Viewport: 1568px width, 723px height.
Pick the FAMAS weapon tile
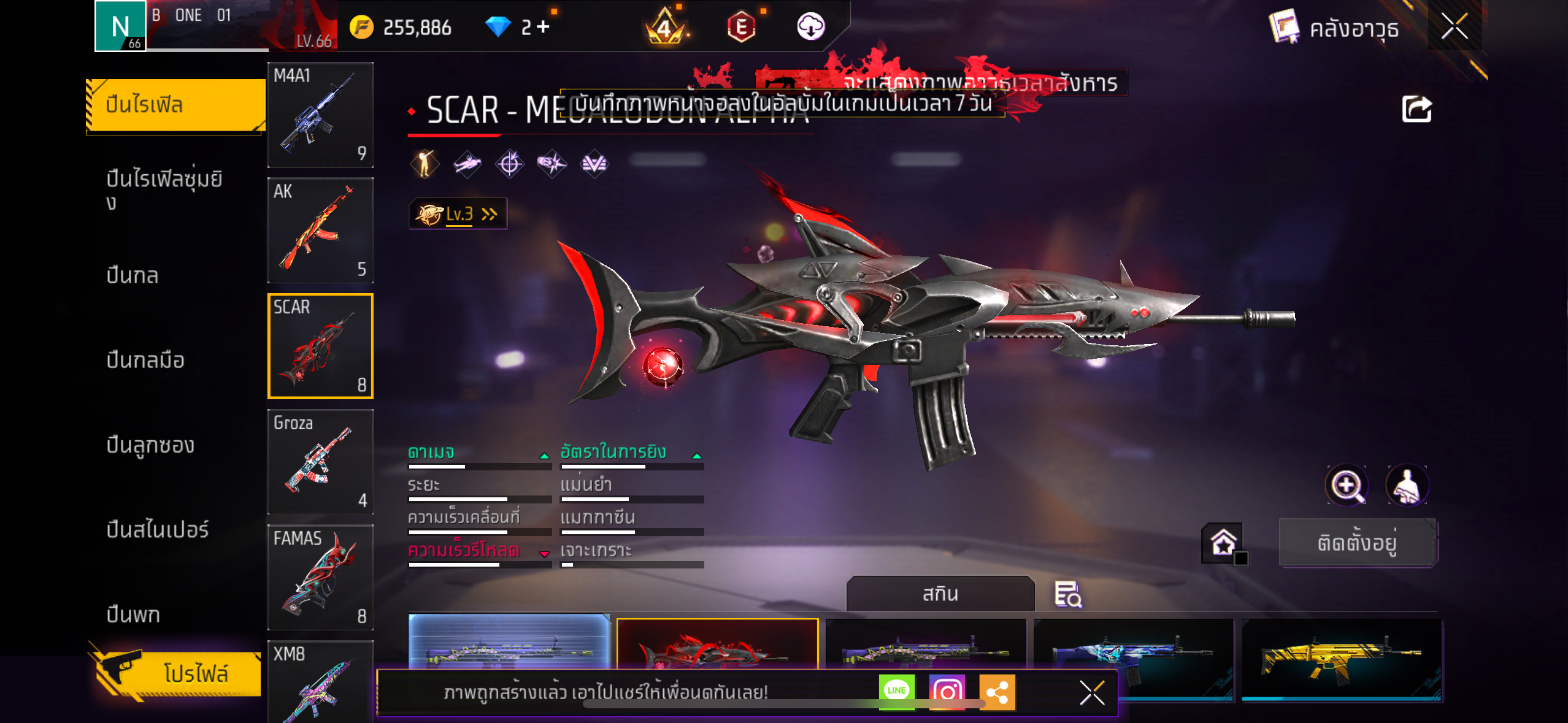coord(320,577)
